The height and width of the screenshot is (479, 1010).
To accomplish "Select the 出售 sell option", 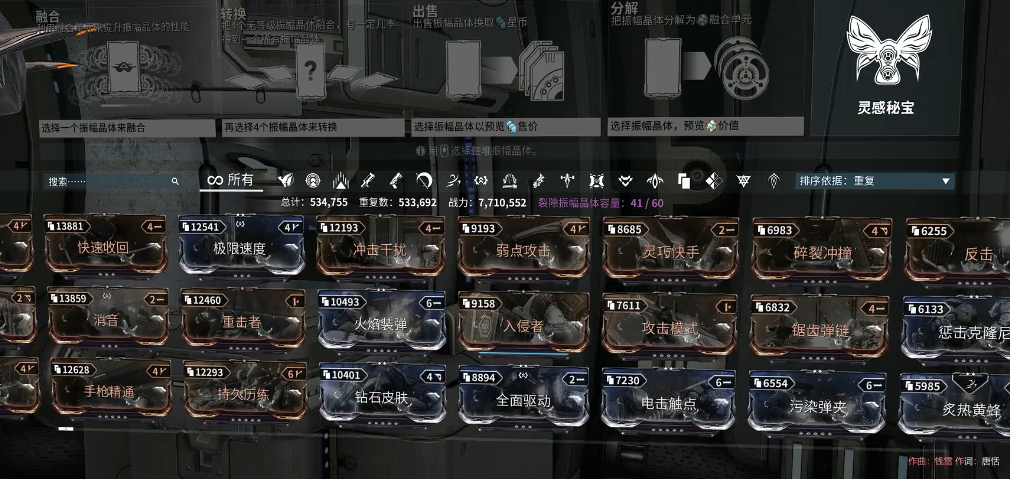I will pyautogui.click(x=504, y=68).
